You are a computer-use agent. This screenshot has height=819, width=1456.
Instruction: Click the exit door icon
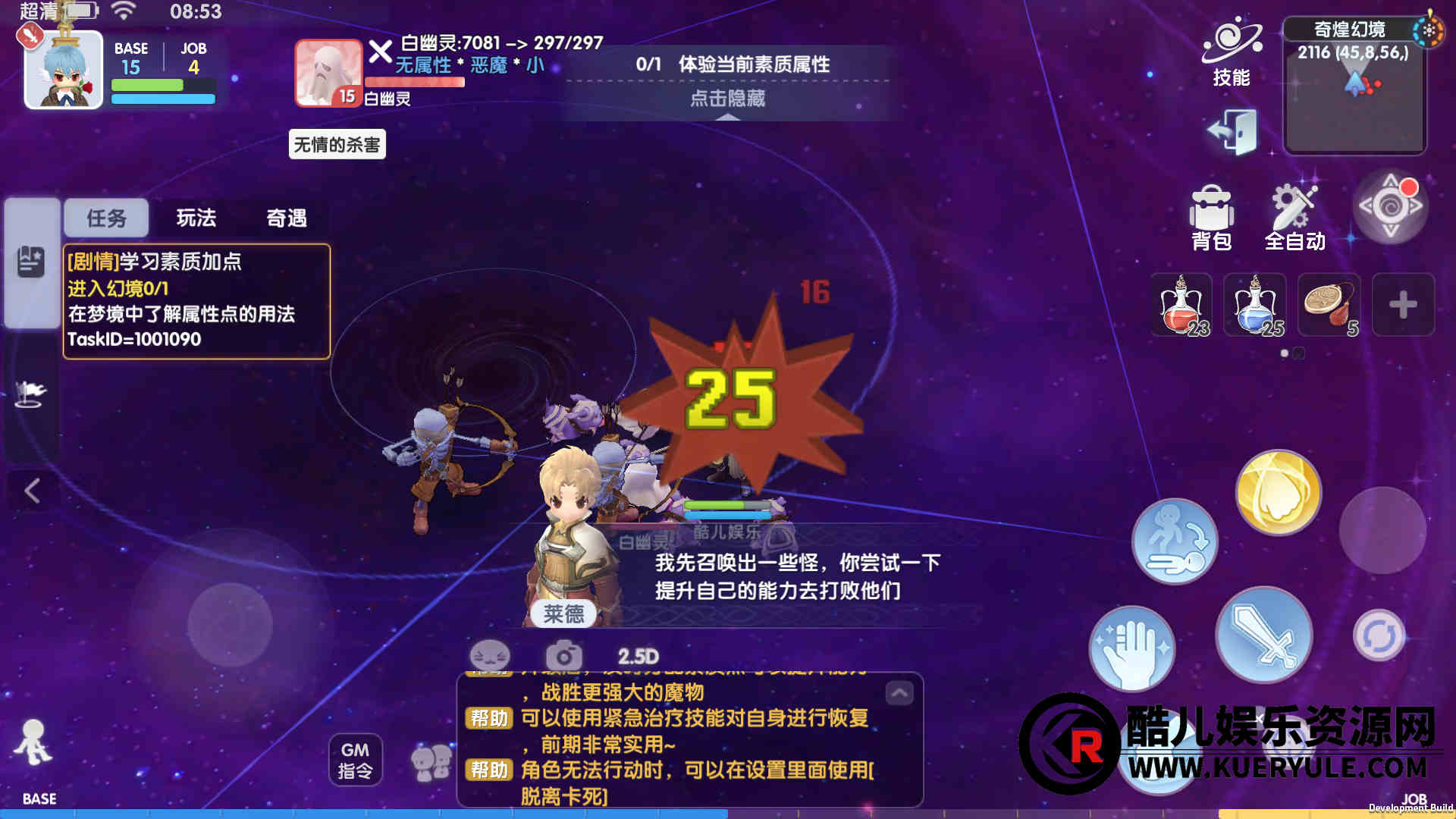coord(1232,131)
